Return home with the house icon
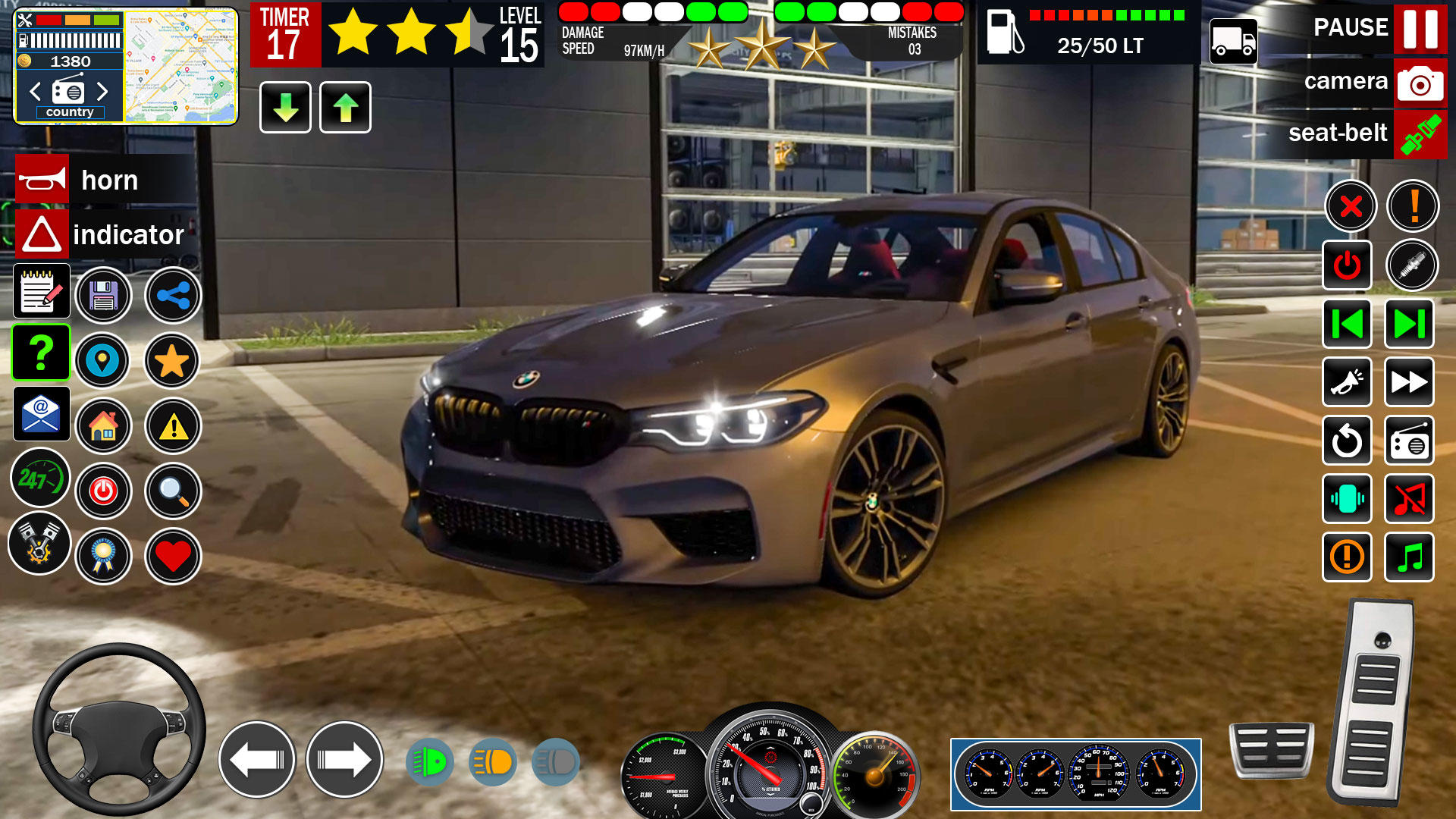Viewport: 1456px width, 819px height. [x=104, y=427]
